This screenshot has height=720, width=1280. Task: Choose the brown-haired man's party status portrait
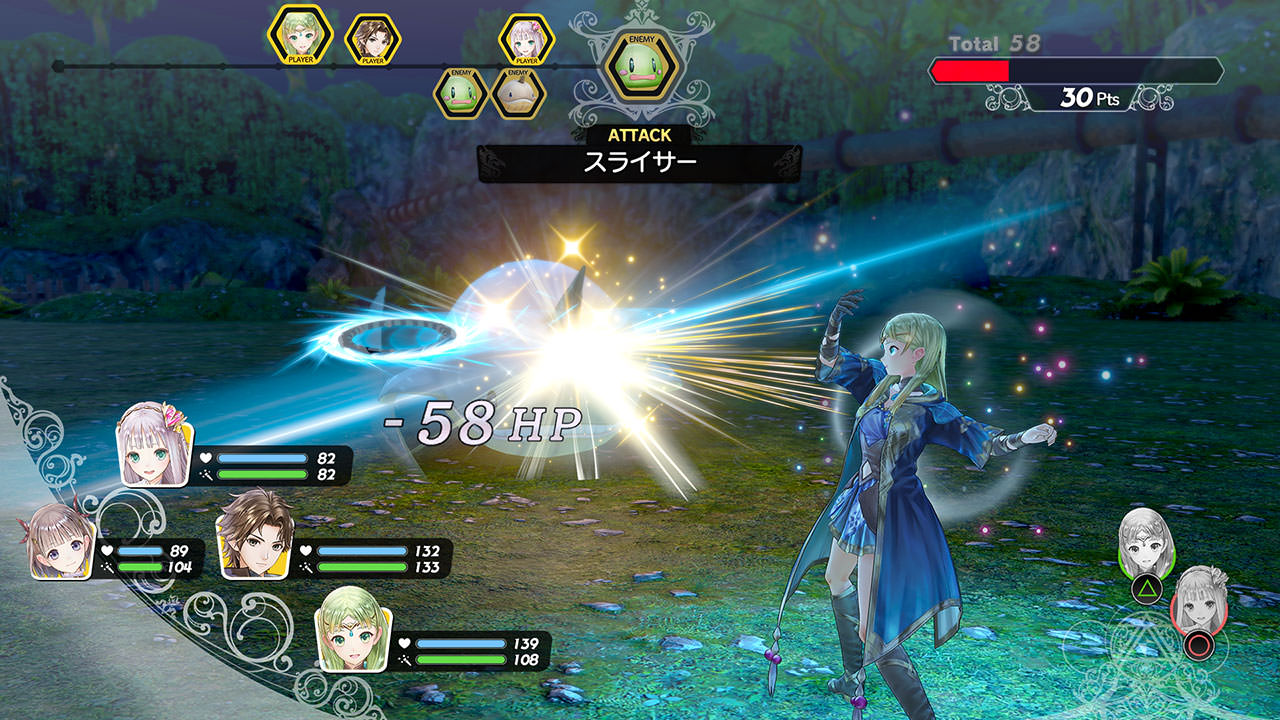tap(254, 535)
